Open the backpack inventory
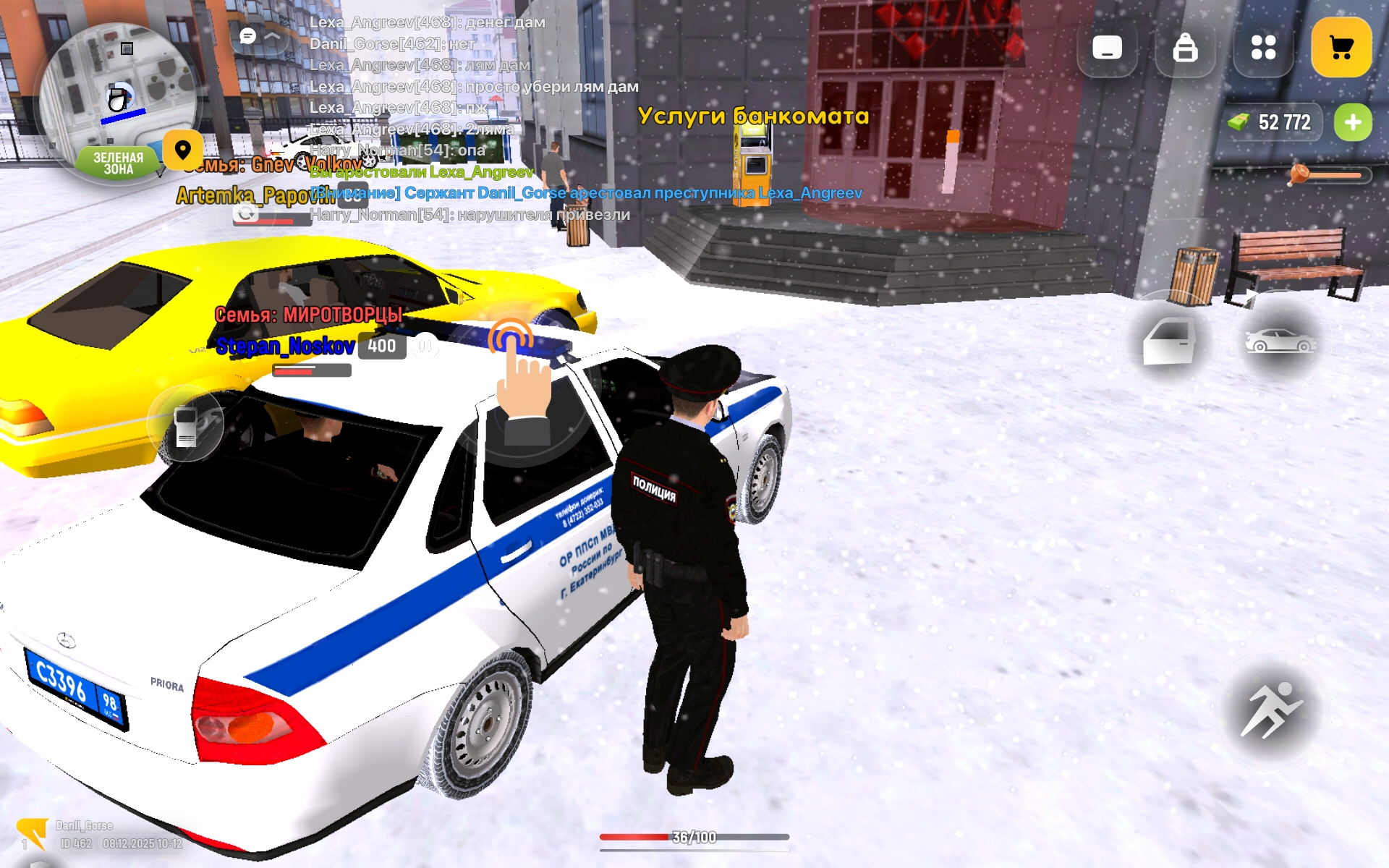 coord(1185,48)
